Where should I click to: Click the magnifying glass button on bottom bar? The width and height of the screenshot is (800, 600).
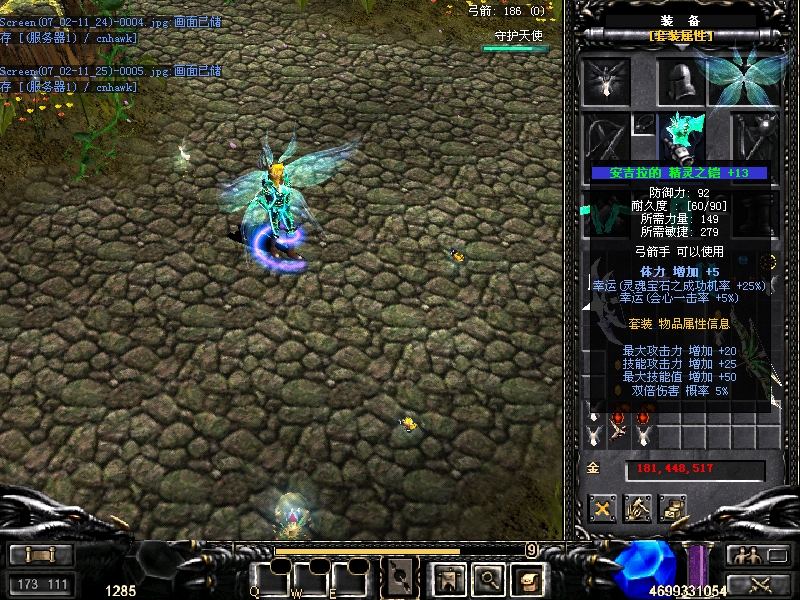coord(487,577)
